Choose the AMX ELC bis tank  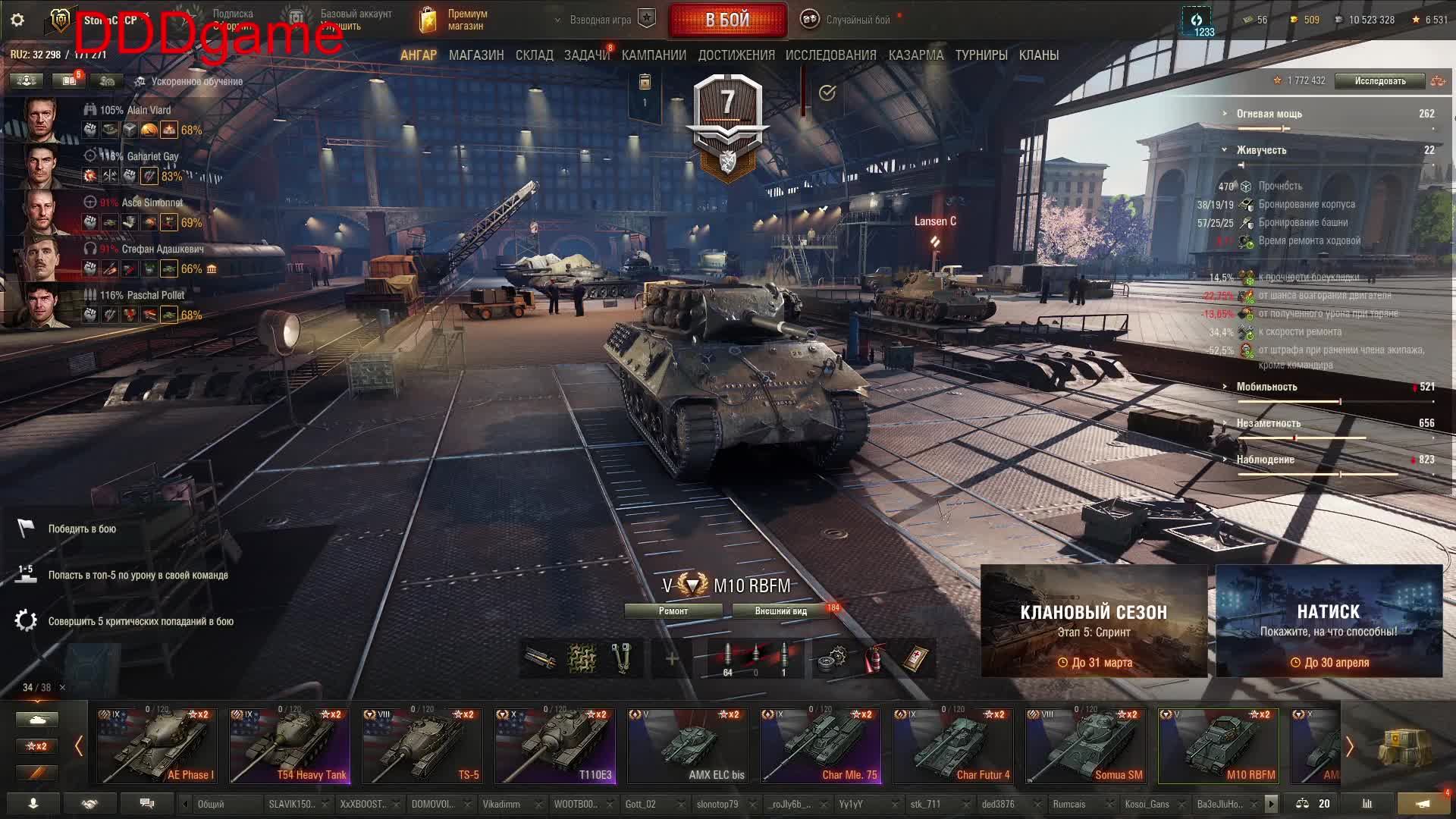[688, 747]
